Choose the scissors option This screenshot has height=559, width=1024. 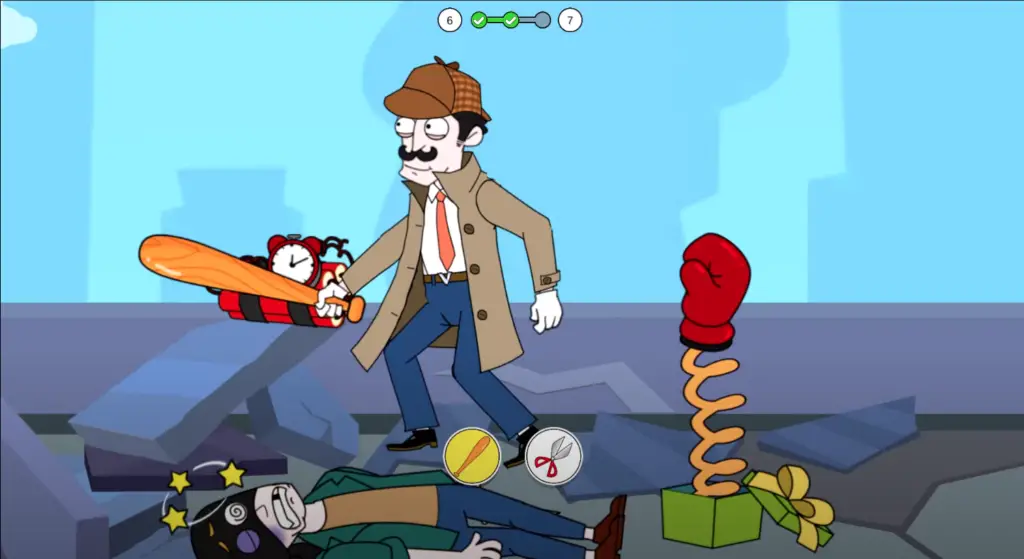(553, 457)
